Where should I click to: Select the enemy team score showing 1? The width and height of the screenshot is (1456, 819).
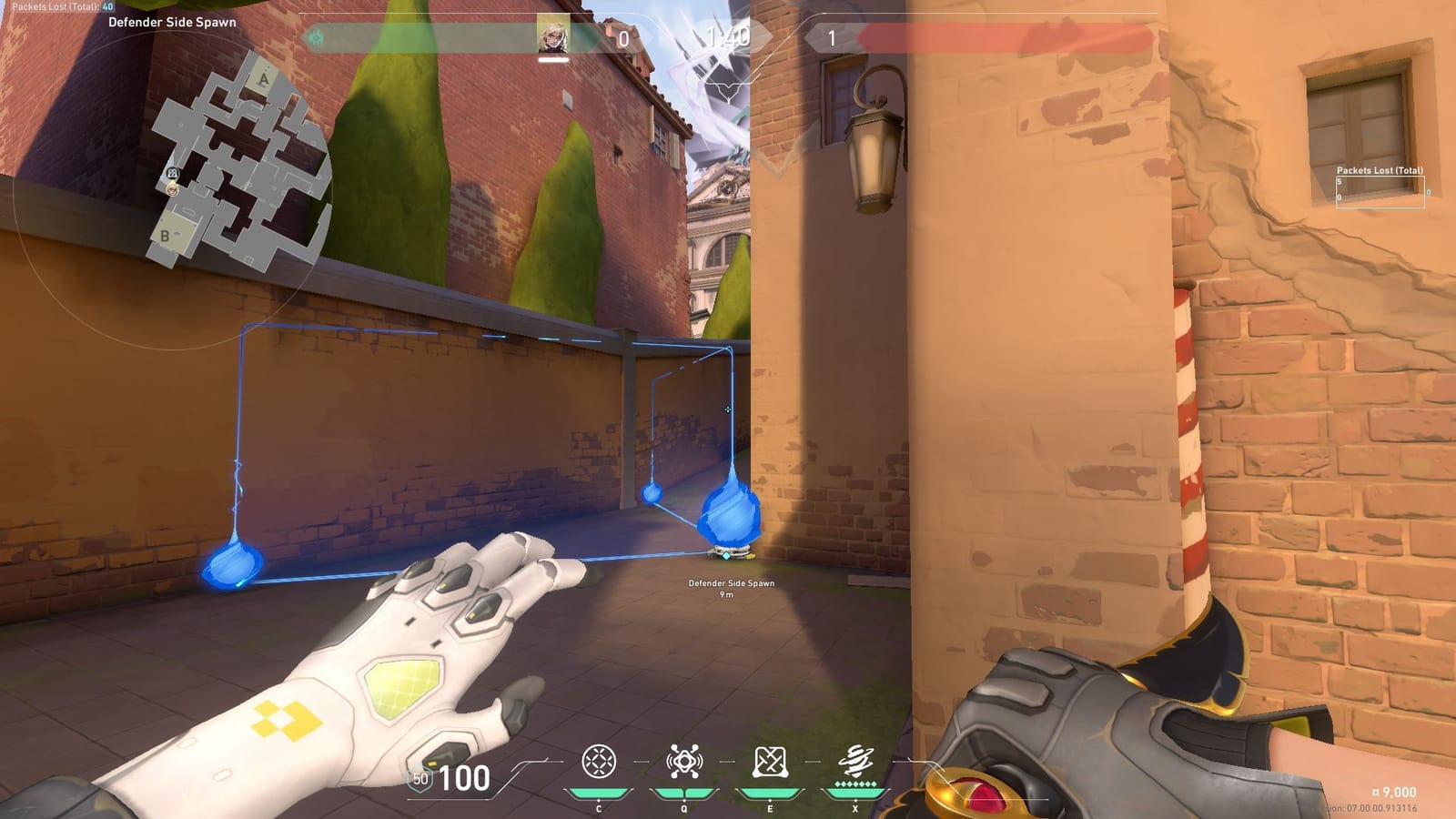[831, 38]
